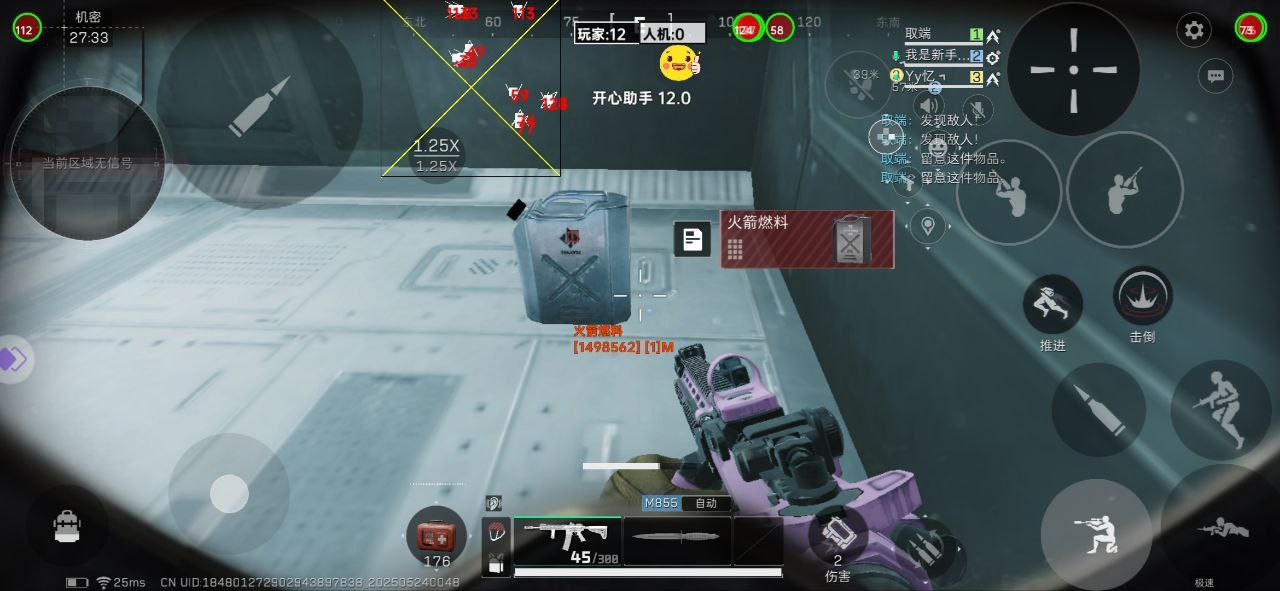Activate the 推进 slide ability
The width and height of the screenshot is (1280, 591).
[x=1052, y=305]
